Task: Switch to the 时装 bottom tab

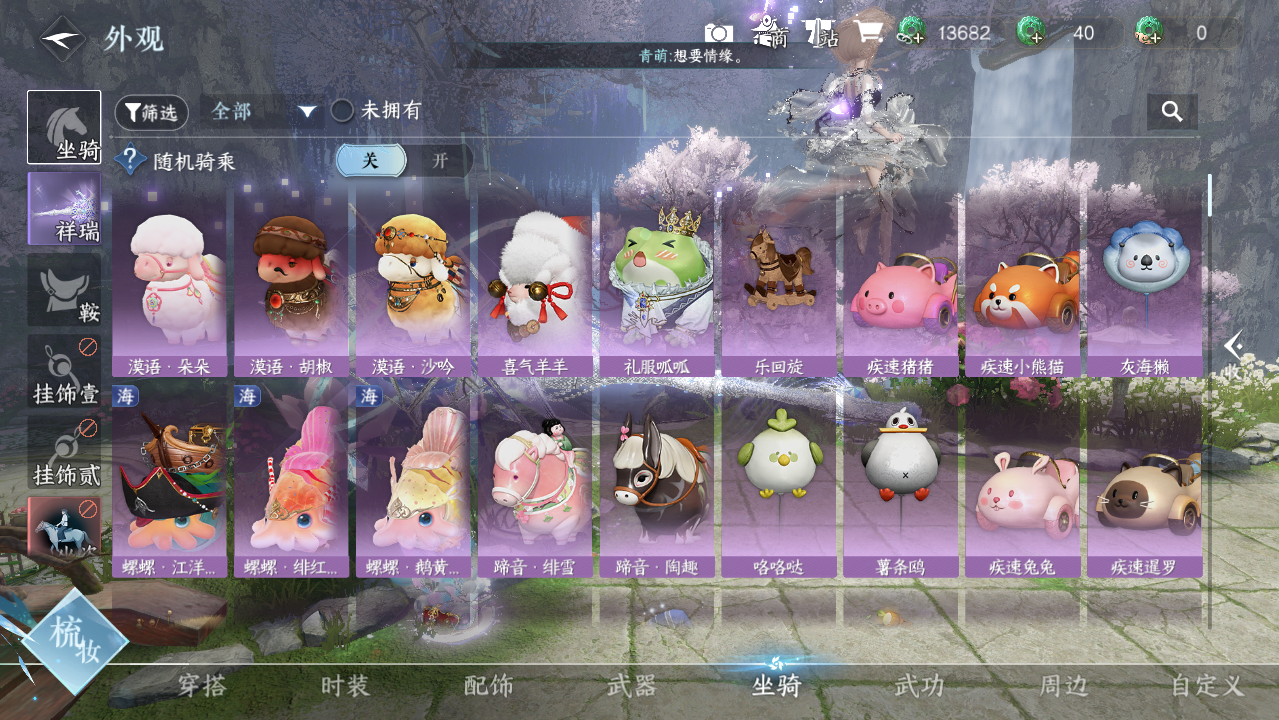Action: point(345,686)
